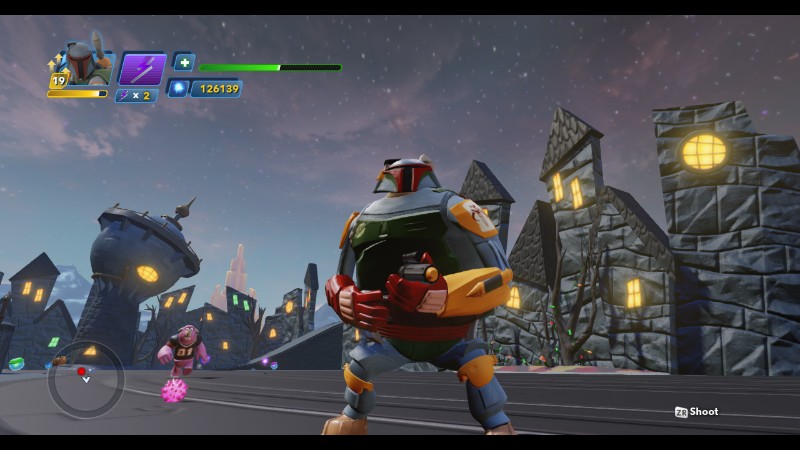Activate the purple lightning special ability
This screenshot has height=450, width=800.
pos(142,69)
